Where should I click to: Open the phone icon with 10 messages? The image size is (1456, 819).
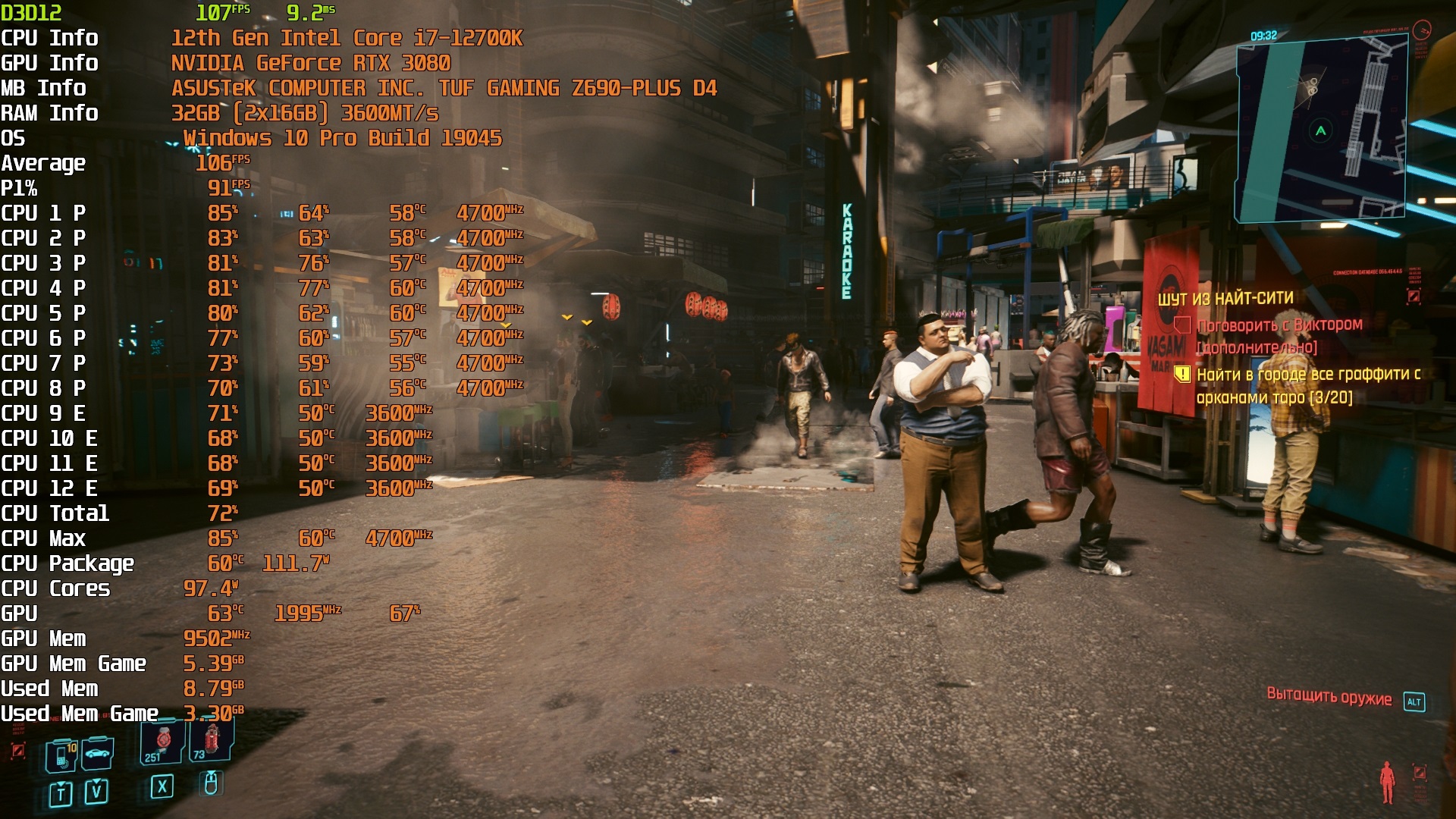61,755
